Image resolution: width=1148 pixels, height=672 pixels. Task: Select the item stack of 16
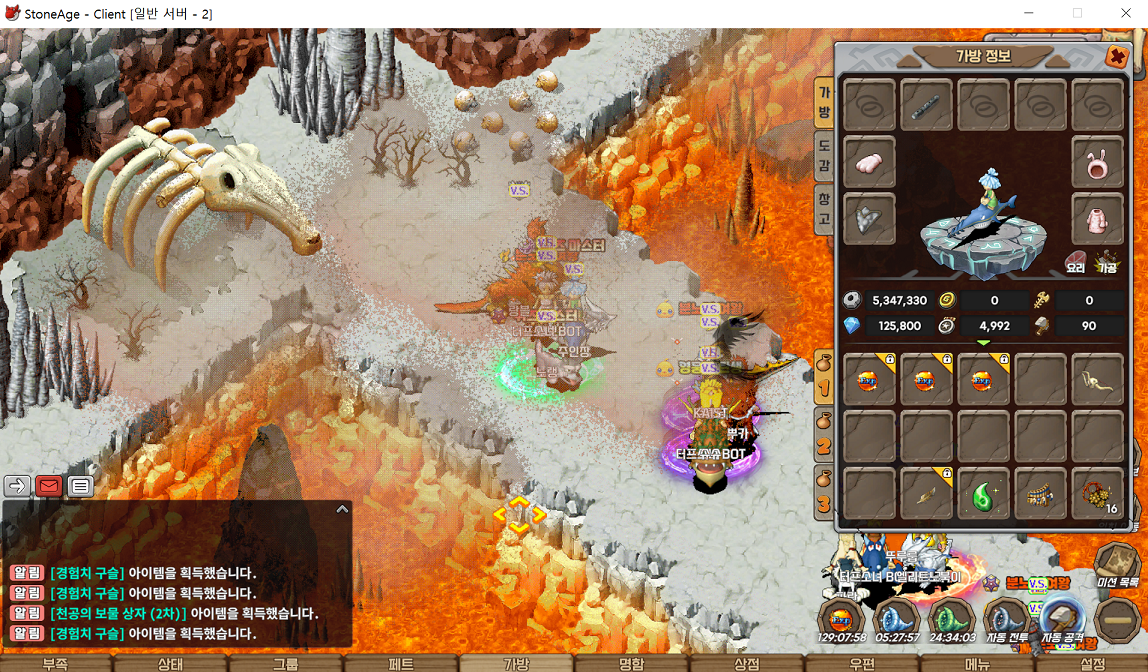pos(1098,494)
